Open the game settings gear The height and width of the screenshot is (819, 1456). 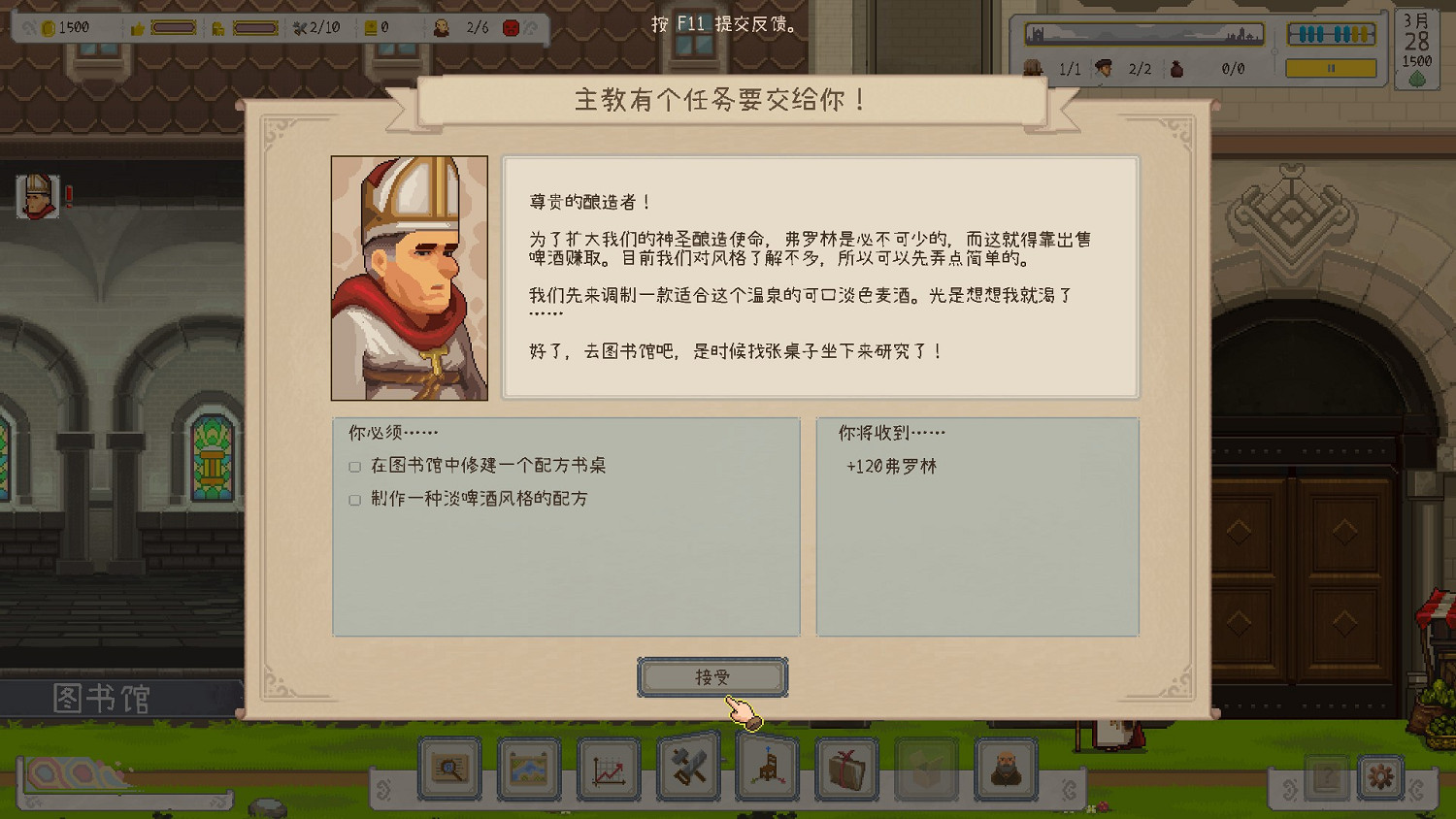tap(1381, 776)
